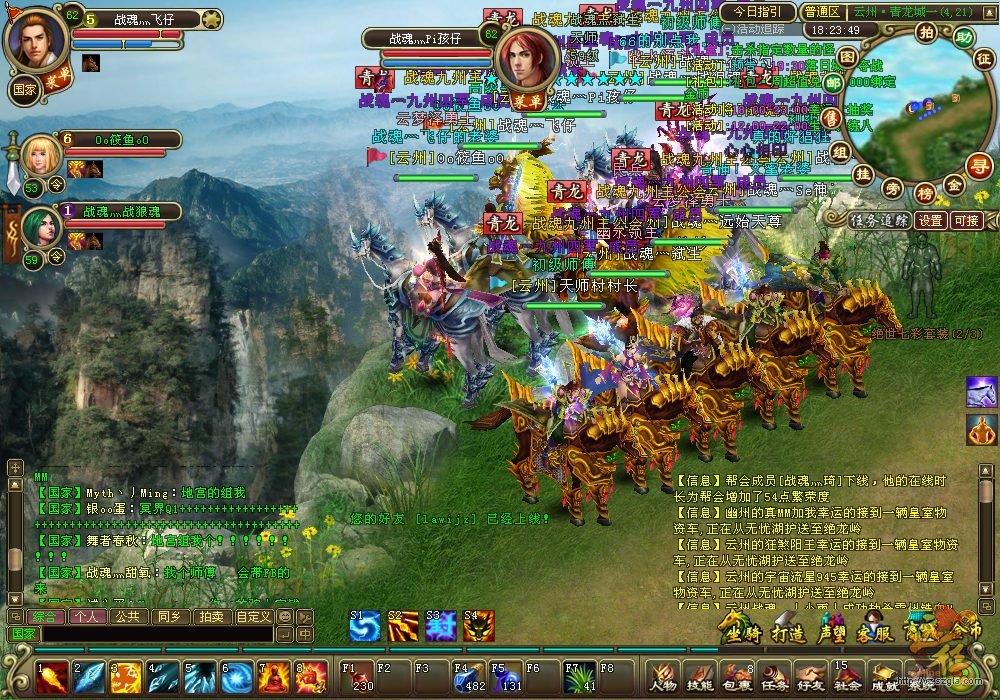The width and height of the screenshot is (1000, 700).
Task: Open the 好友 friends list
Action: coord(810,678)
